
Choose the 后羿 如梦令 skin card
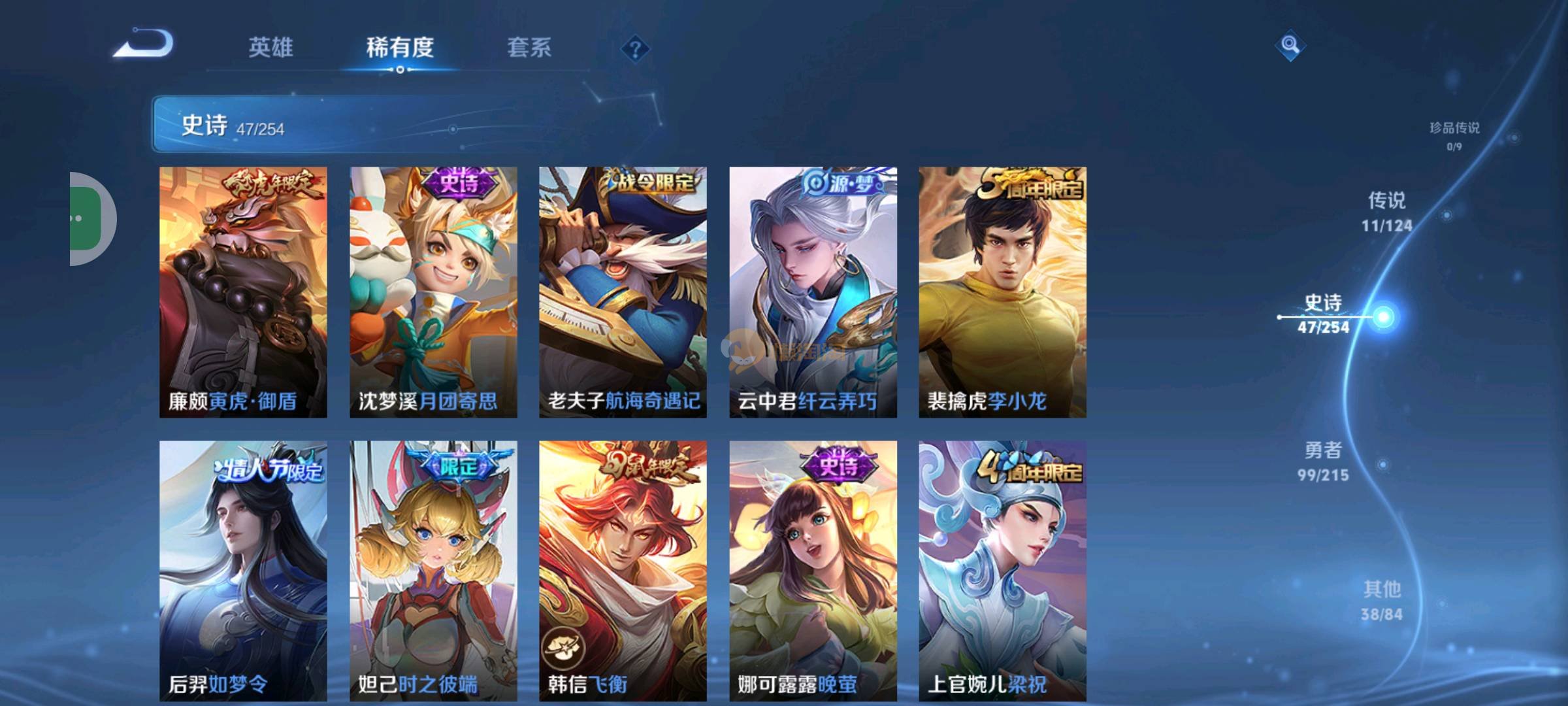(x=243, y=570)
